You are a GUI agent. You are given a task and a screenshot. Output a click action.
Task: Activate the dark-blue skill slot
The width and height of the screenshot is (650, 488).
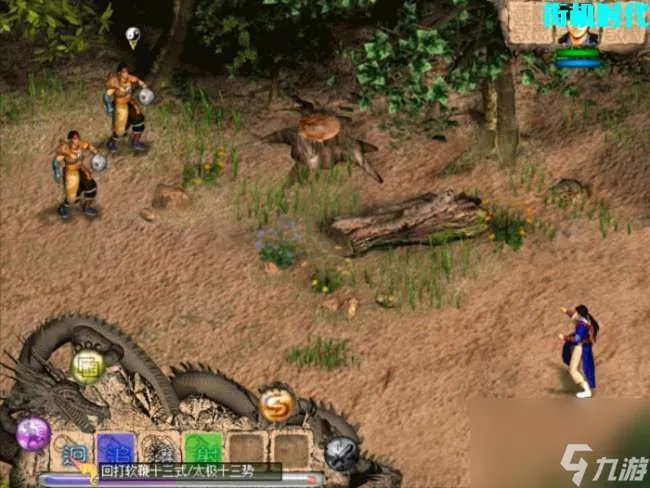[114, 449]
